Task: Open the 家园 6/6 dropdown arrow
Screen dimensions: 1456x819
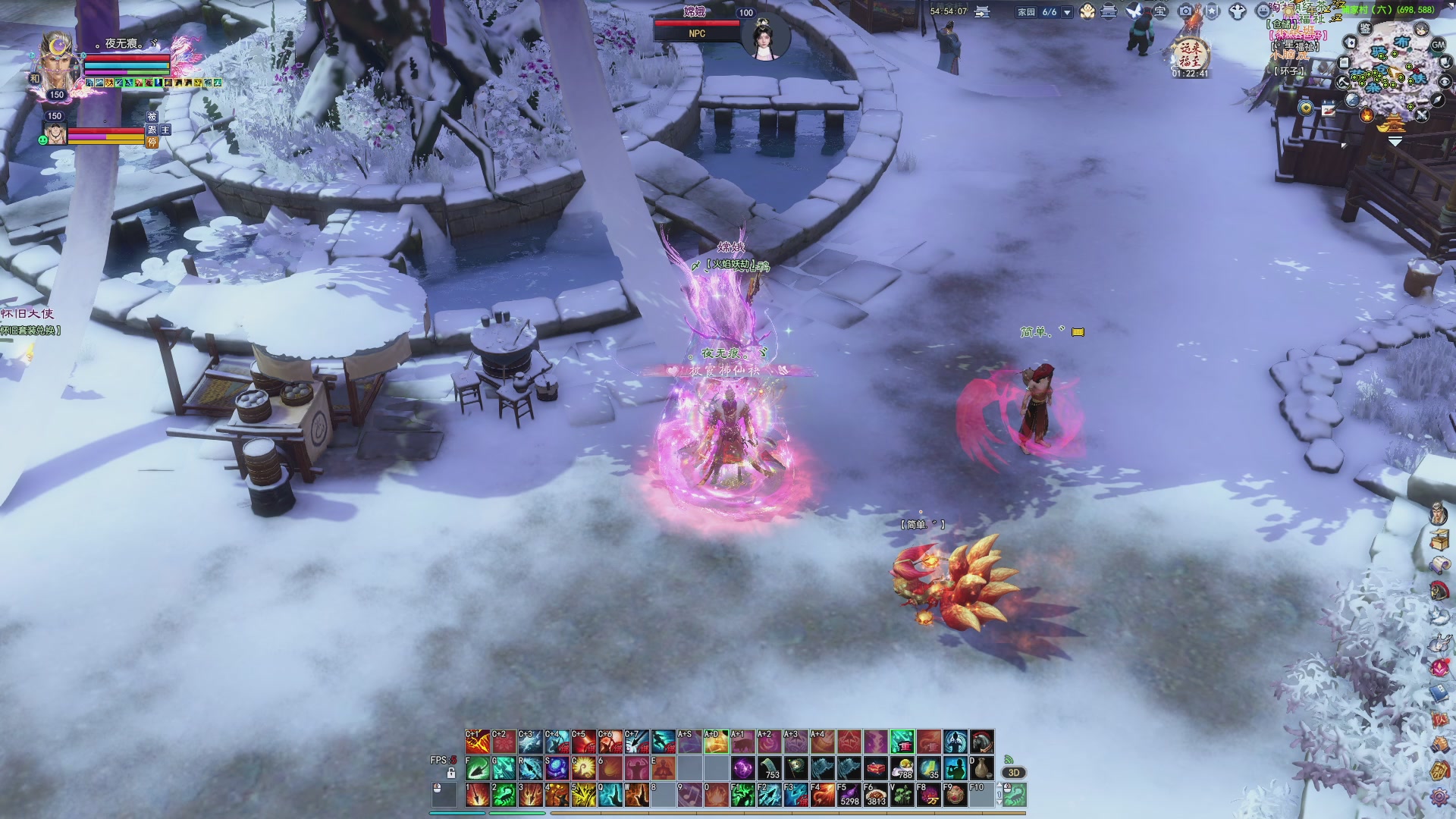Action: (1067, 12)
